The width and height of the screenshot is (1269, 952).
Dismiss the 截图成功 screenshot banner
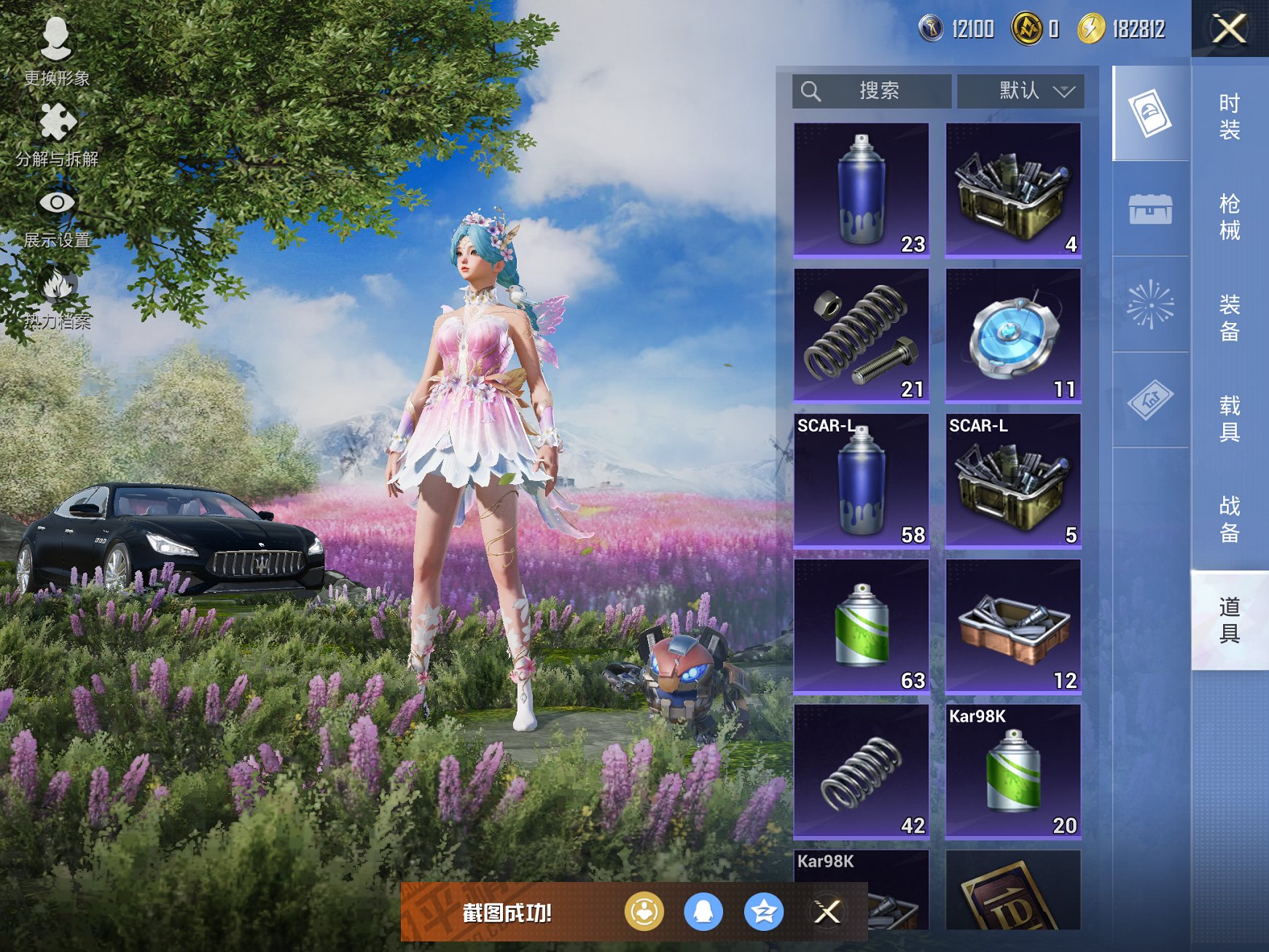point(827,911)
